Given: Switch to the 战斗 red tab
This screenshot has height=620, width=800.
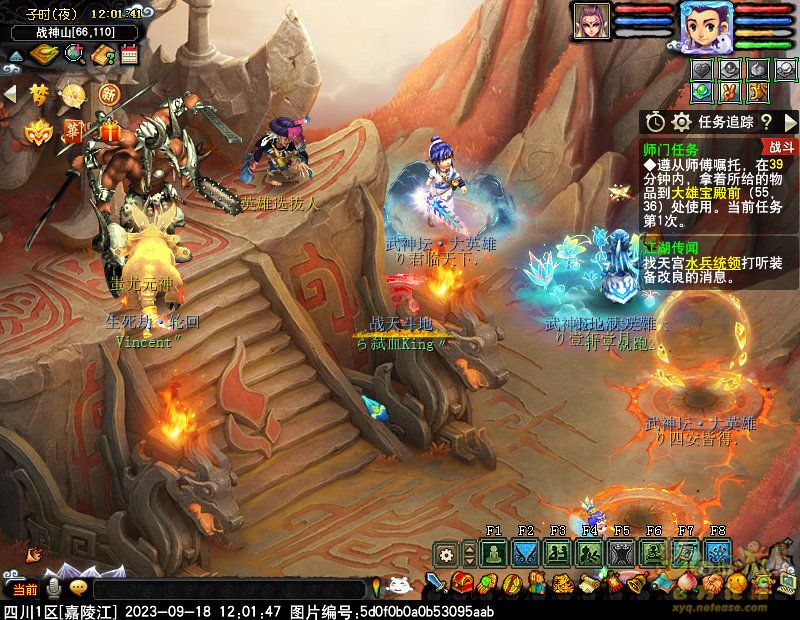Looking at the screenshot, I should (781, 147).
